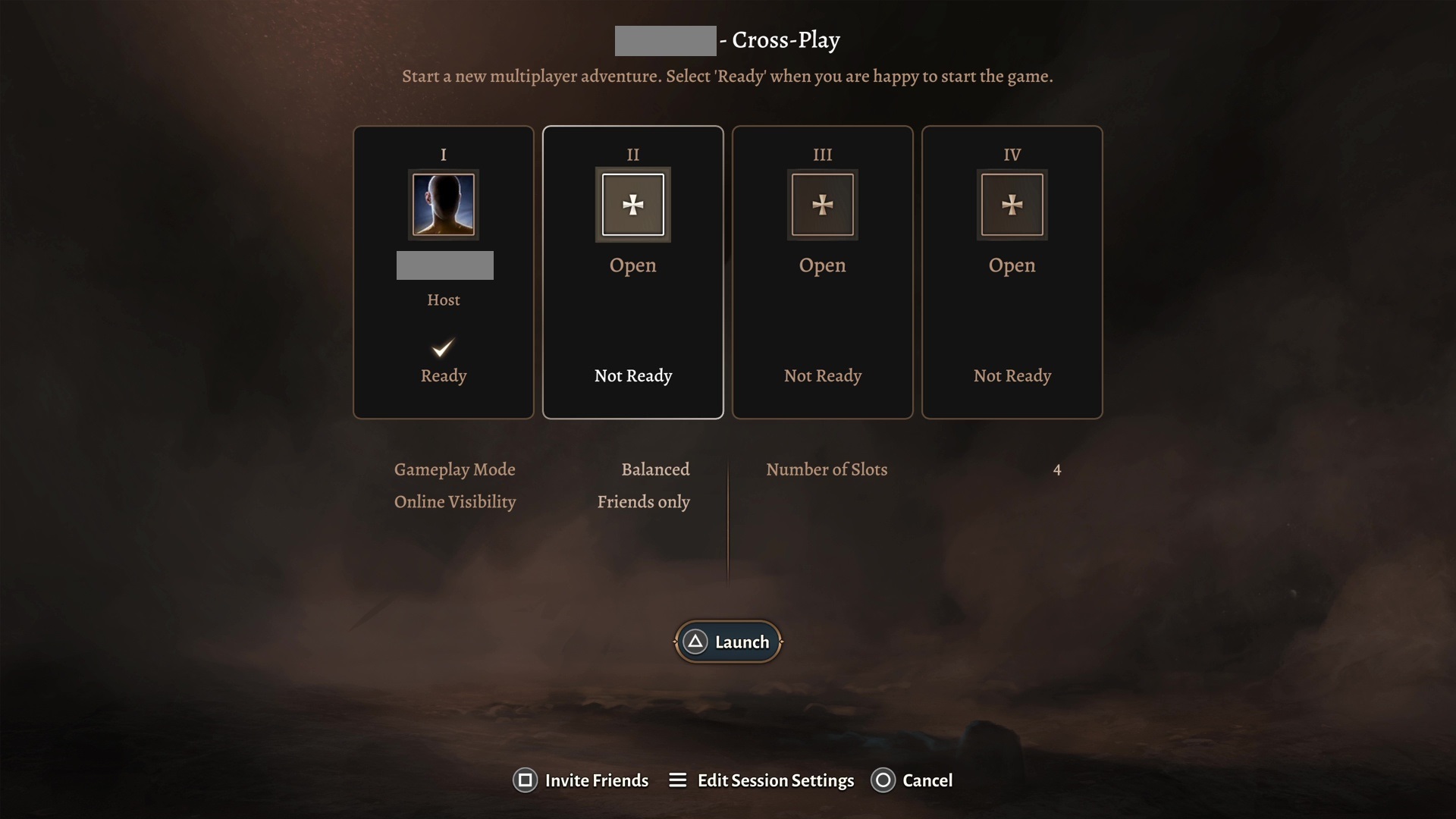Pick the open player slot IV
The image size is (1456, 819).
[x=1012, y=205]
